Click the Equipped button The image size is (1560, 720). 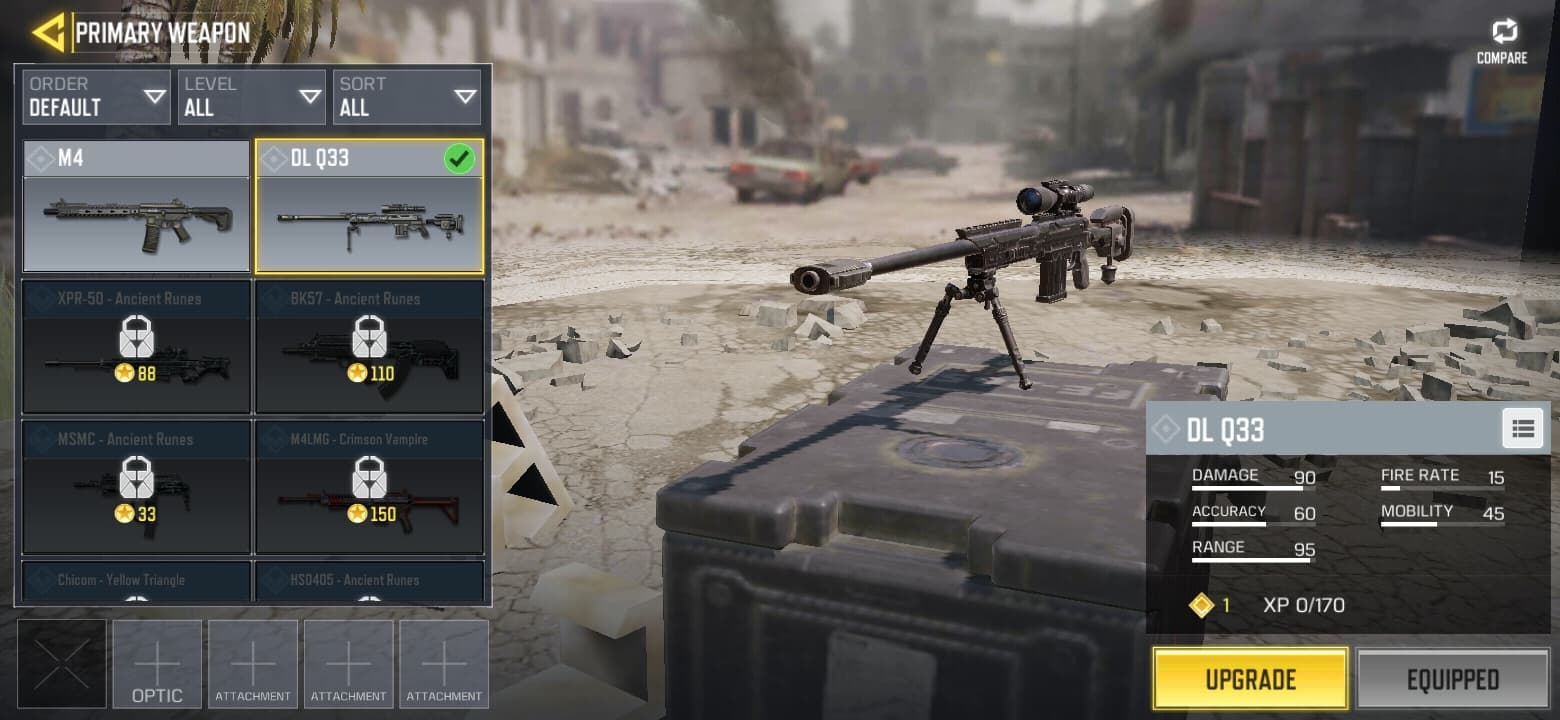(1452, 679)
